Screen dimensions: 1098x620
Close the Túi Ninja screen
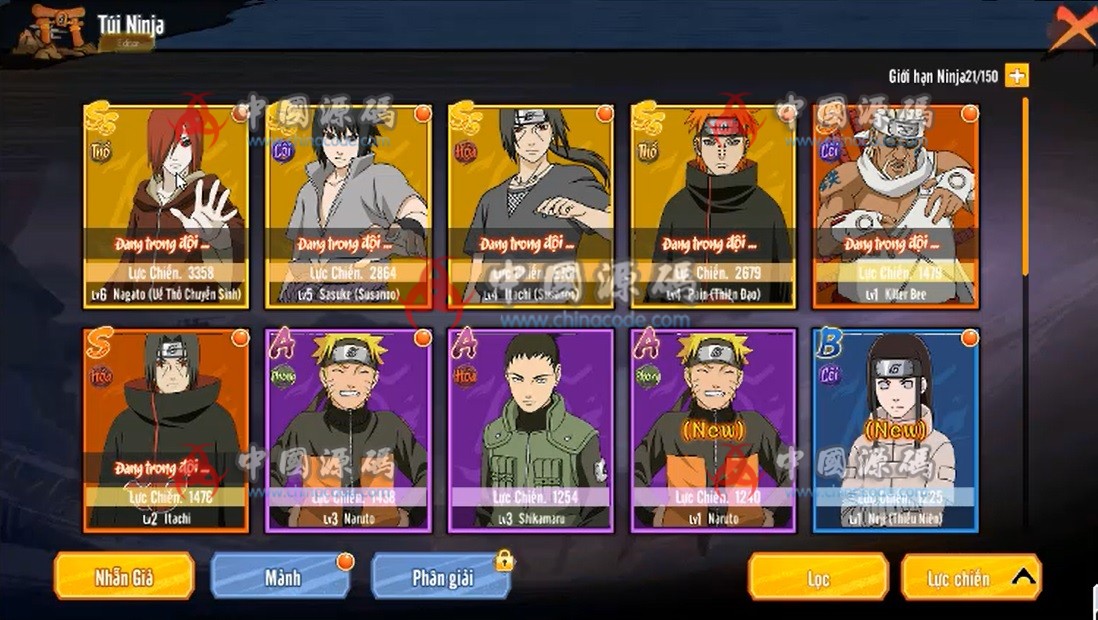point(1072,28)
